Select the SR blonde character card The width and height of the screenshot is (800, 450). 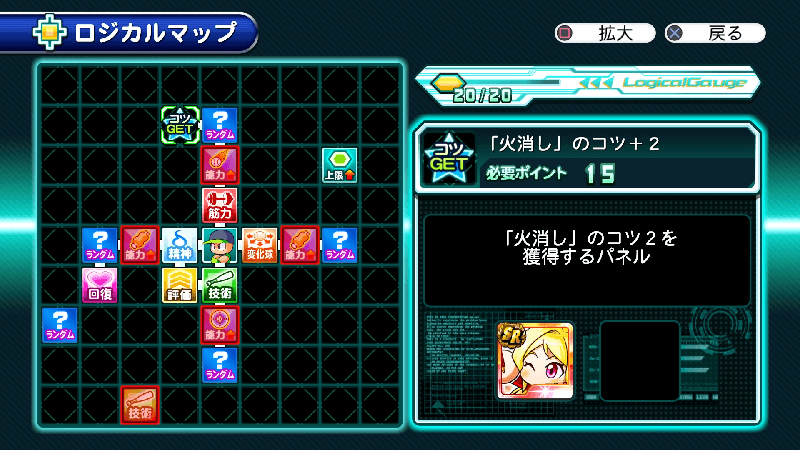click(x=535, y=361)
